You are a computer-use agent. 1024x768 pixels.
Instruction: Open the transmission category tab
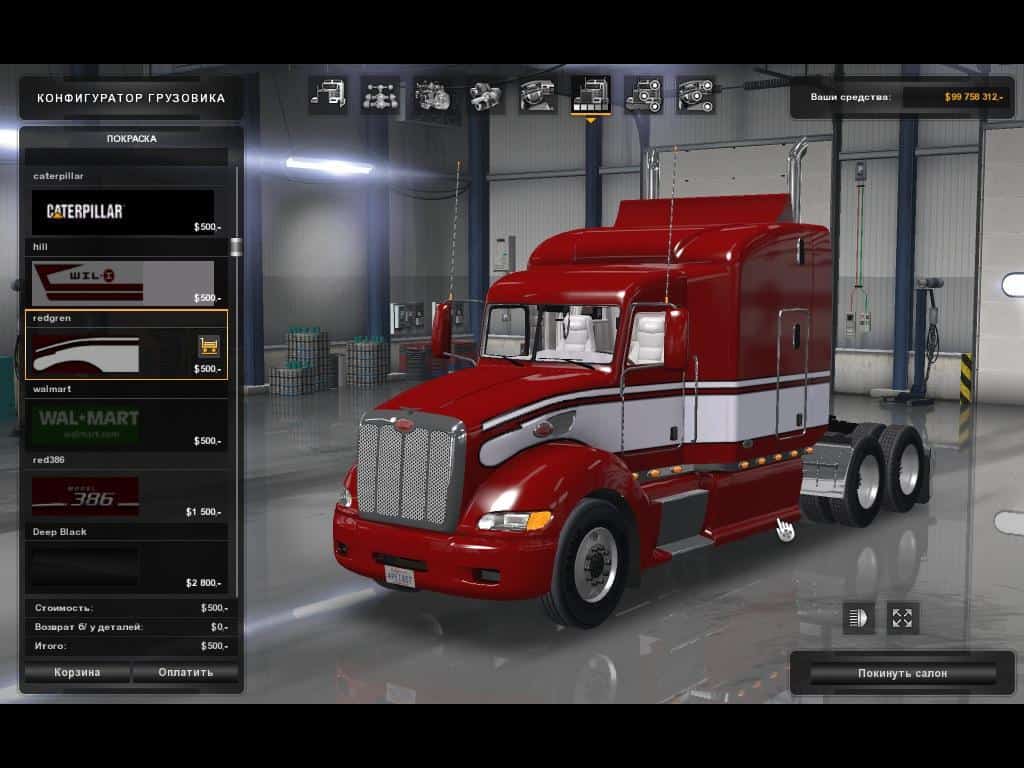click(486, 95)
